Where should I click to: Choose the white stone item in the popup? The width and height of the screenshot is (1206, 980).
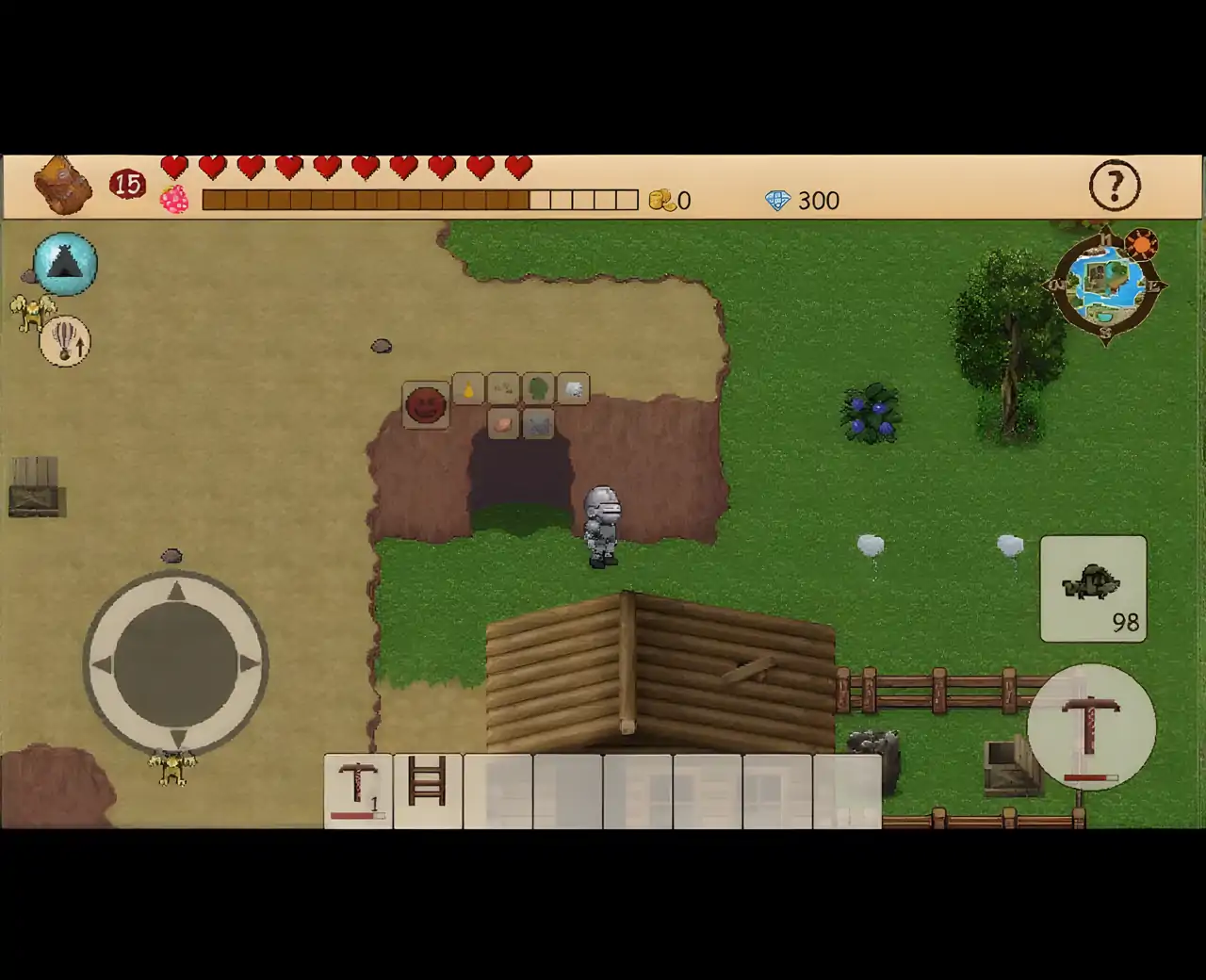tap(572, 388)
